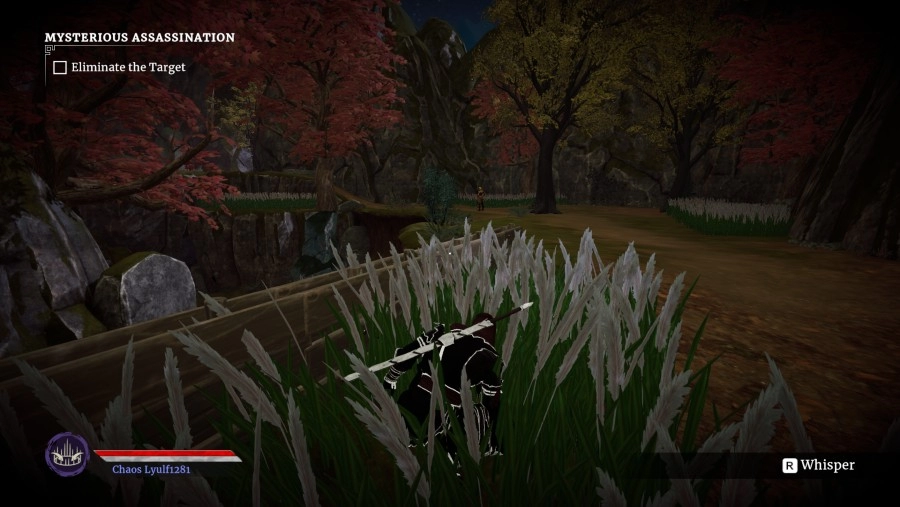Select the Chaos Lyulf1281 player name
The height and width of the screenshot is (507, 900).
click(151, 469)
